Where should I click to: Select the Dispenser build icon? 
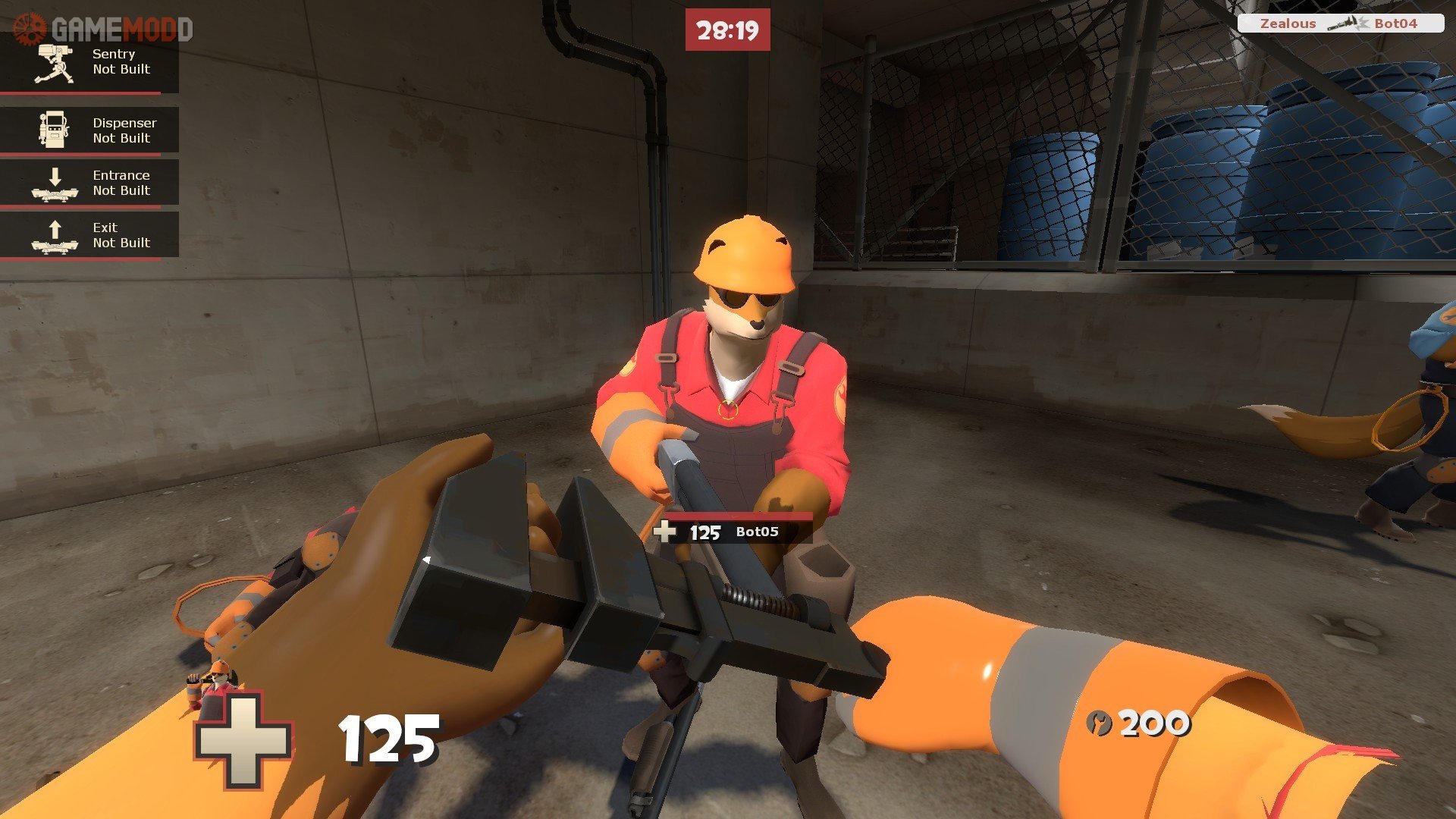pos(53,130)
